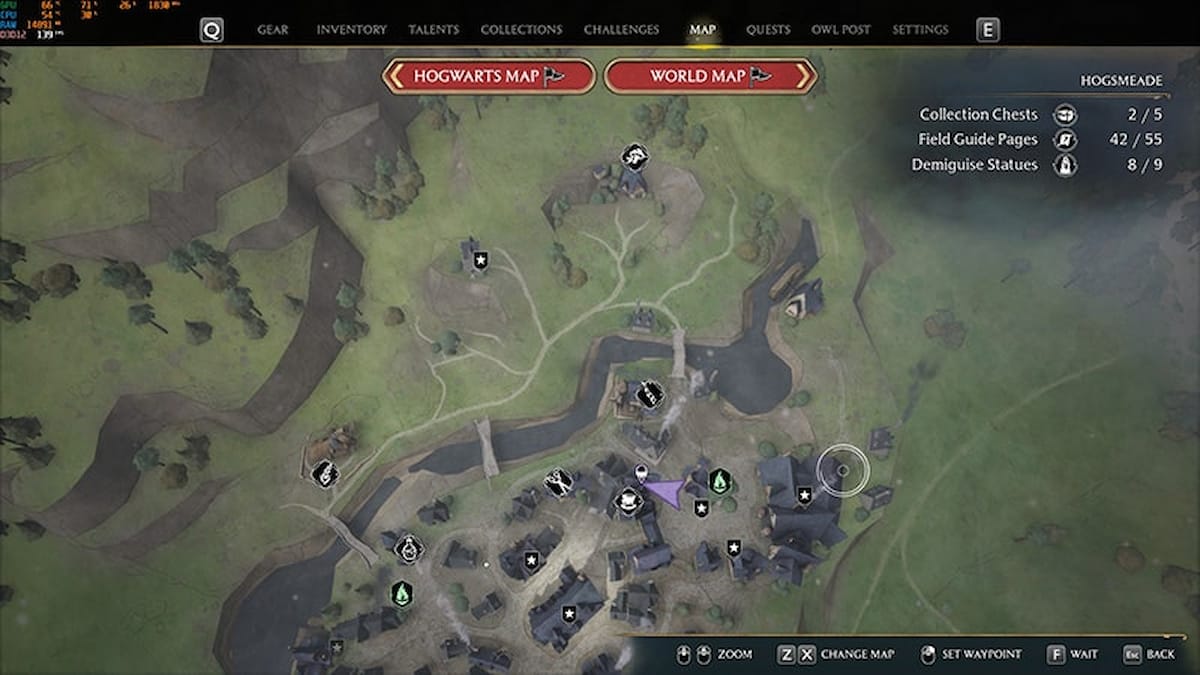
Task: Open the Owl Post tab
Action: click(841, 30)
